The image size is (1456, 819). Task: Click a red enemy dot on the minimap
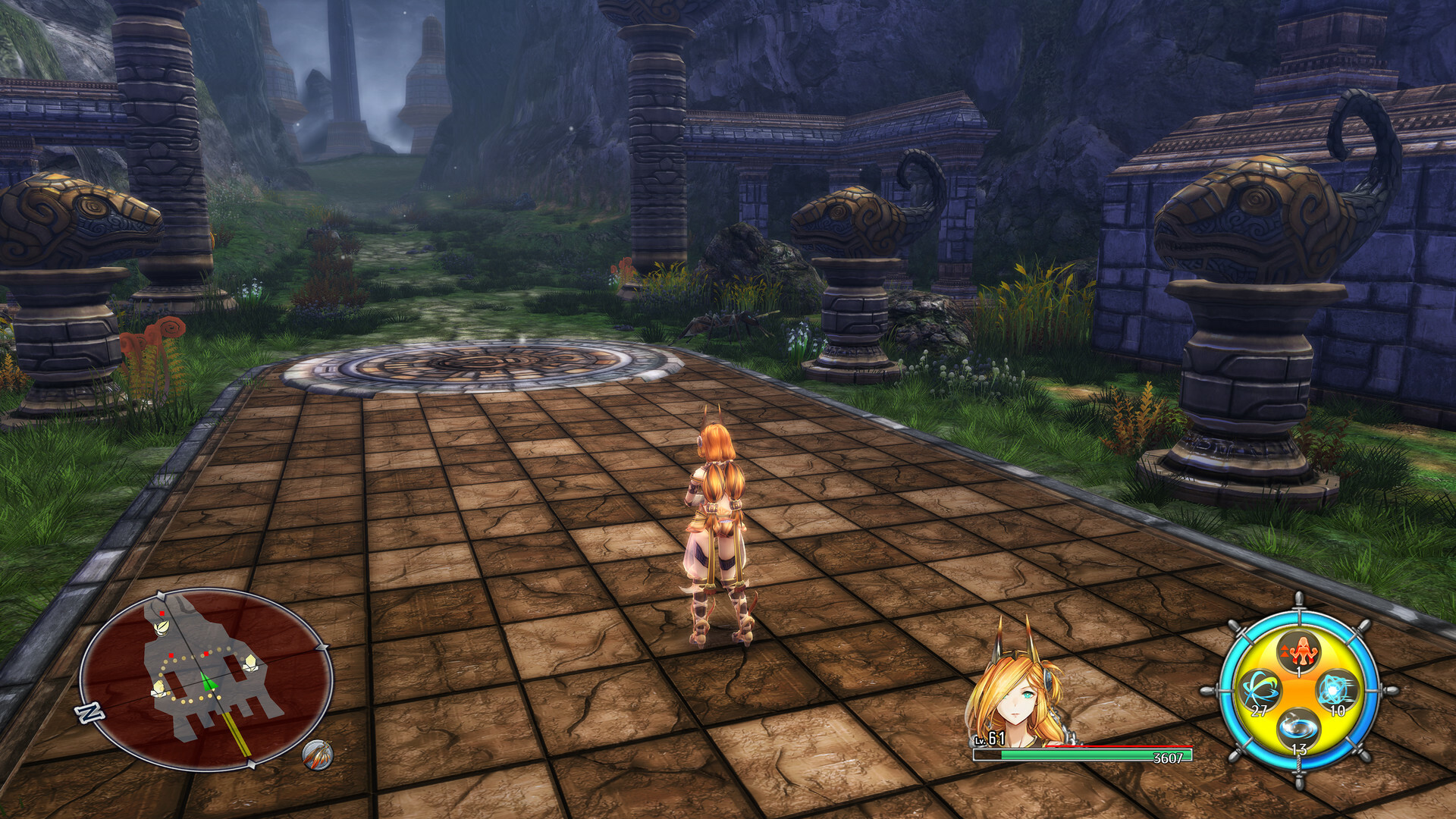162,613
